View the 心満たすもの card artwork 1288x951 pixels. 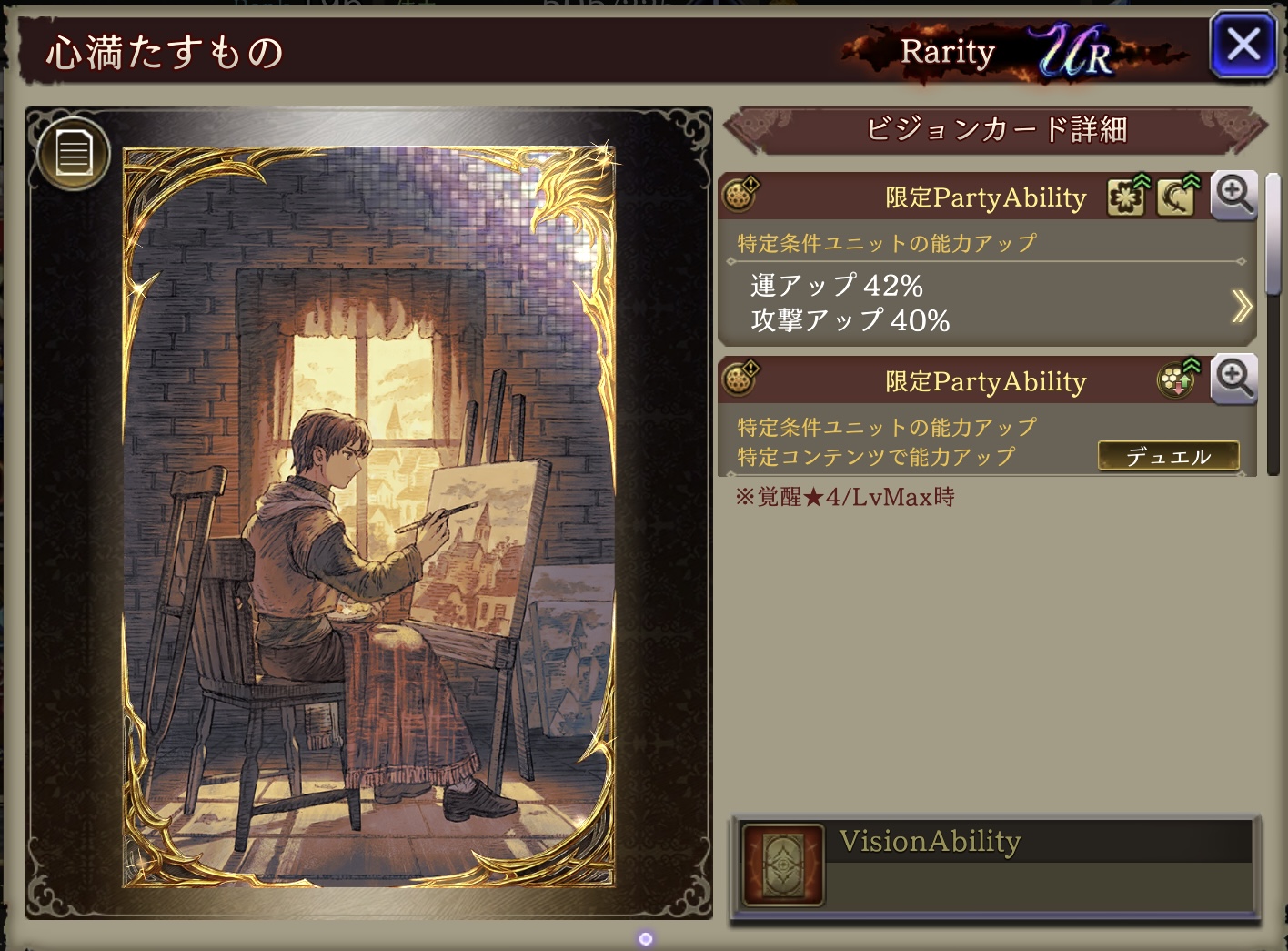(x=368, y=516)
